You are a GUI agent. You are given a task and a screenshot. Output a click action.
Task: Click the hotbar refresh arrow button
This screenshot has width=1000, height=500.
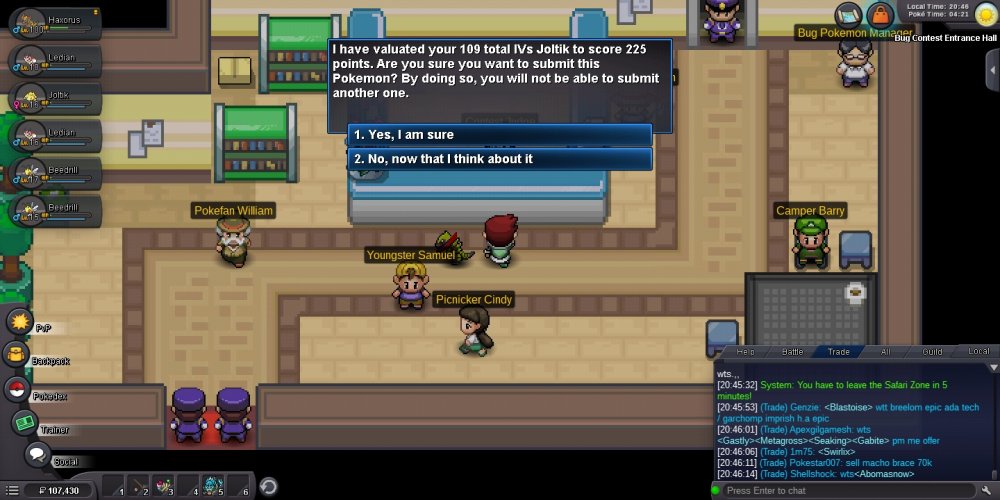point(268,487)
